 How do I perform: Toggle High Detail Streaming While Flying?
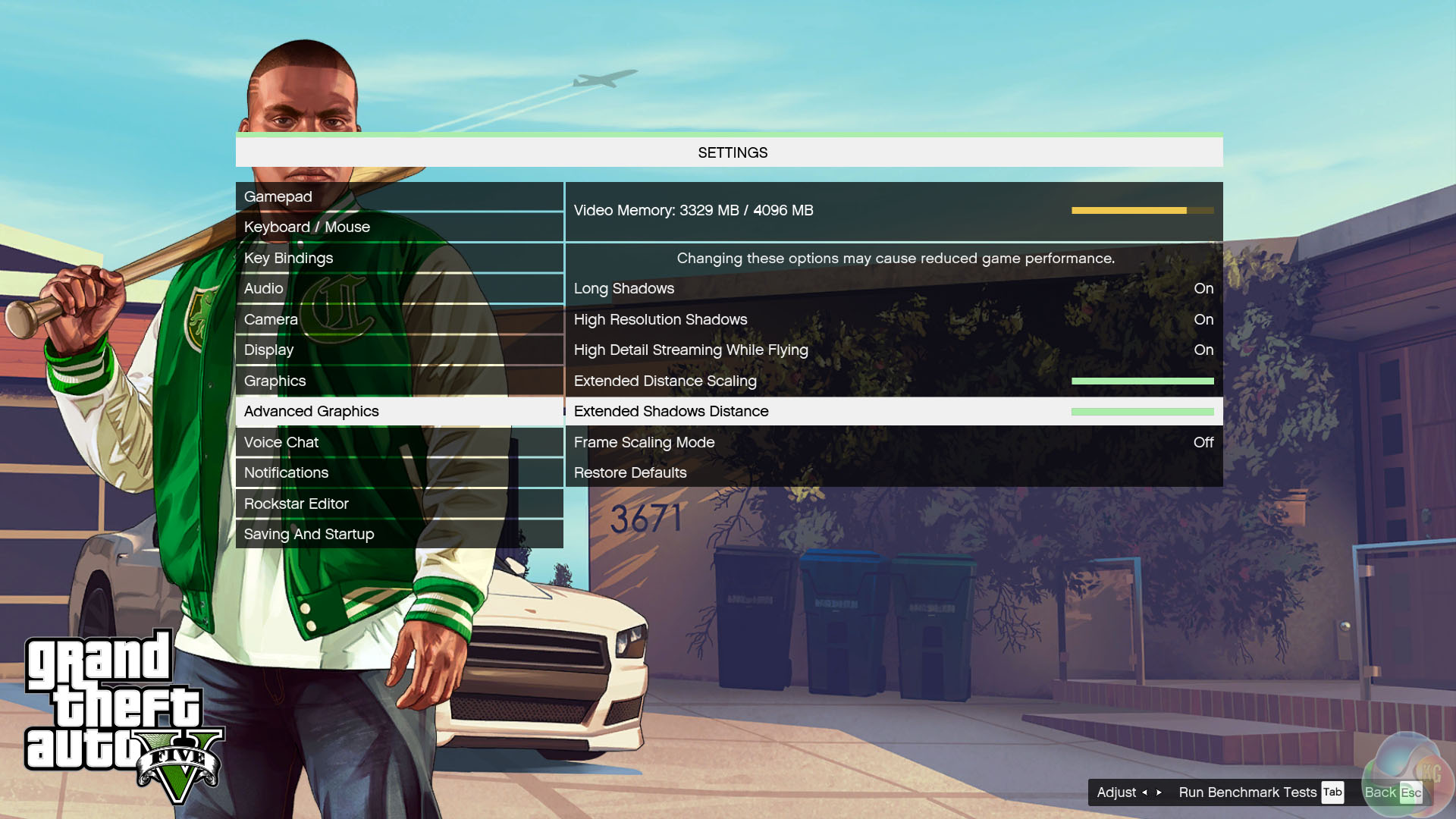click(x=893, y=350)
